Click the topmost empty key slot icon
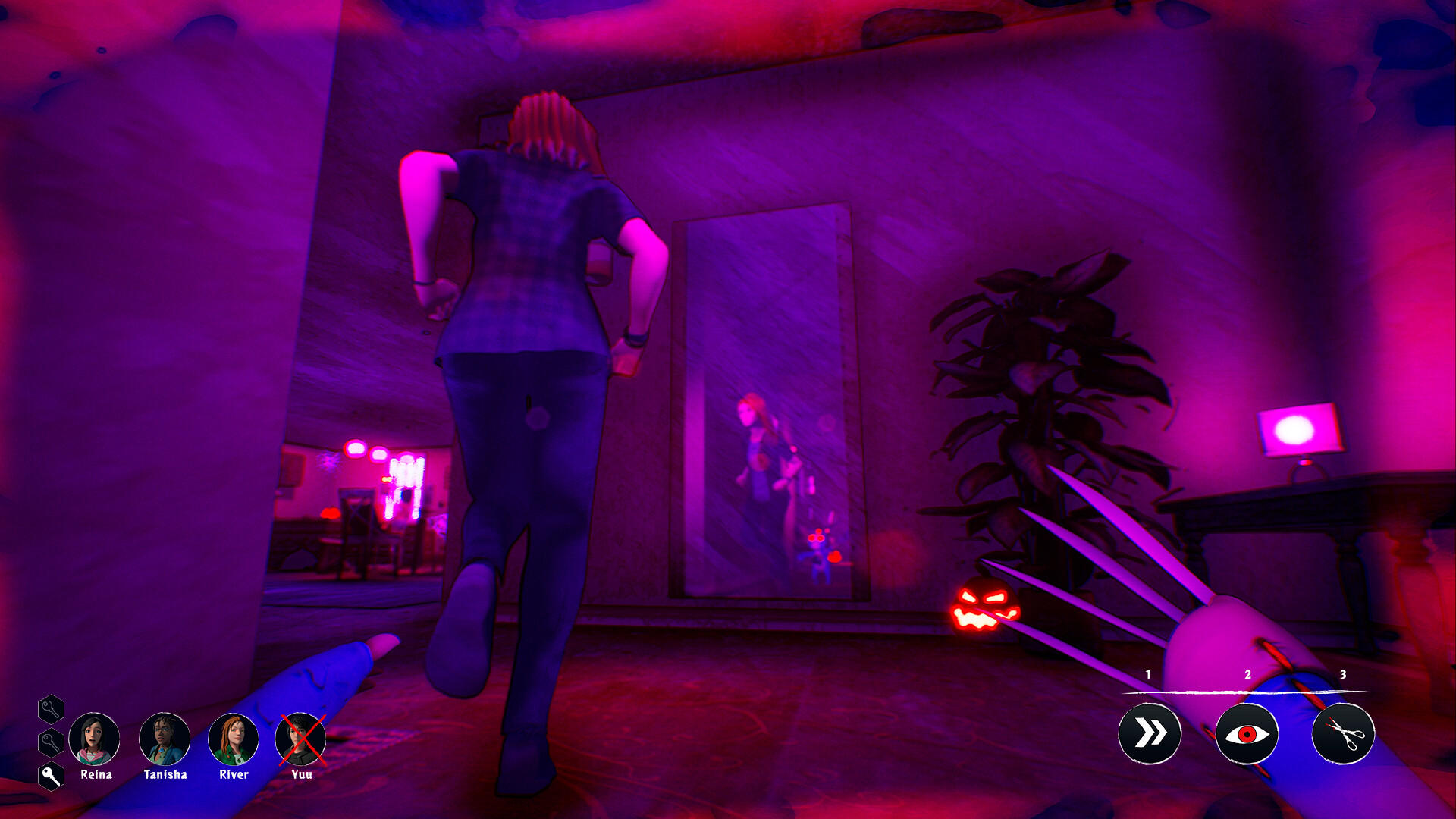 click(x=51, y=711)
